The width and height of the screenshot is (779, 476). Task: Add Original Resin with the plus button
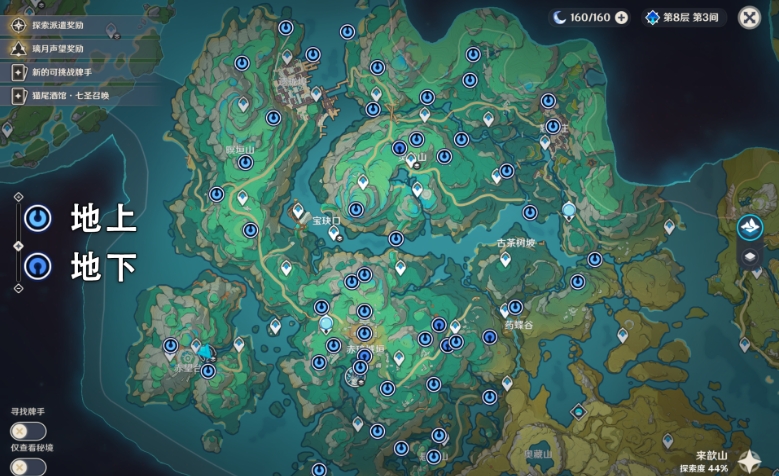pos(621,17)
